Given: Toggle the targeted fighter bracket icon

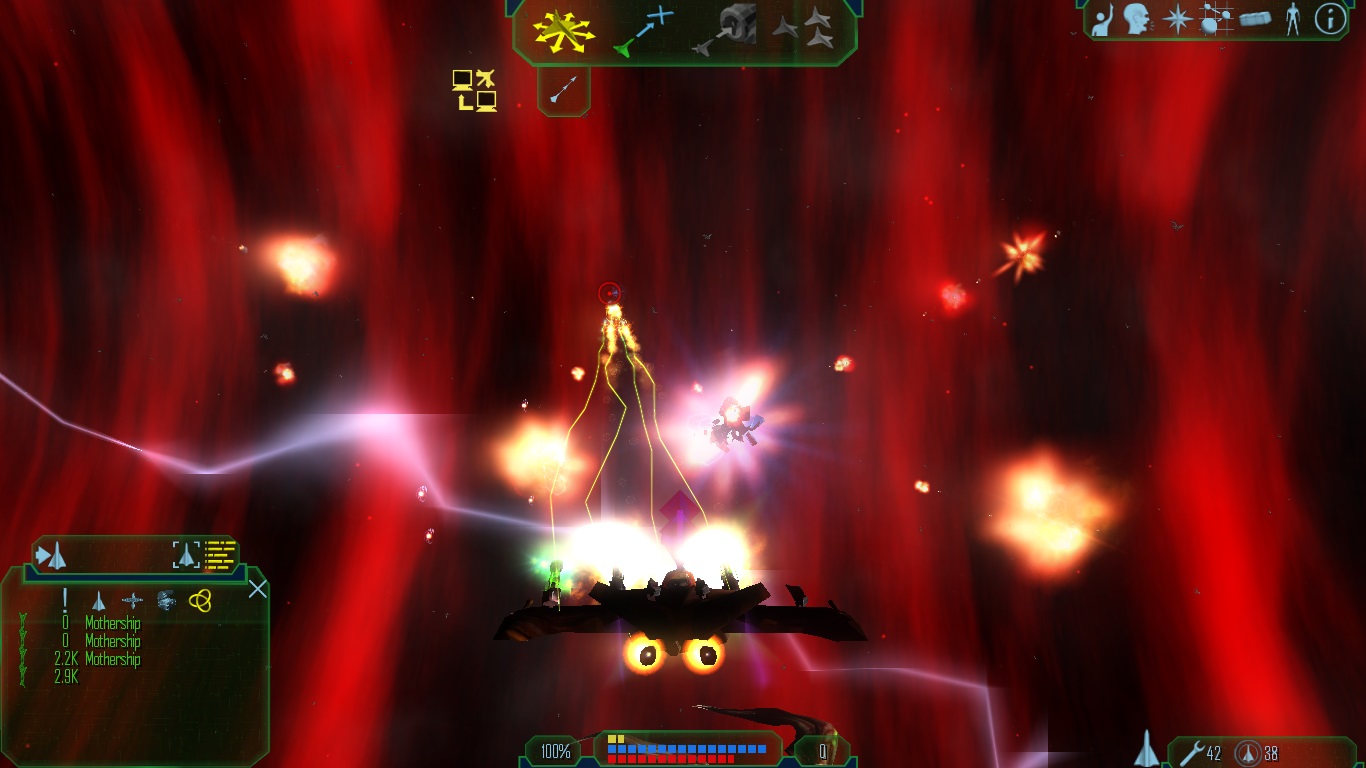Looking at the screenshot, I should (187, 556).
